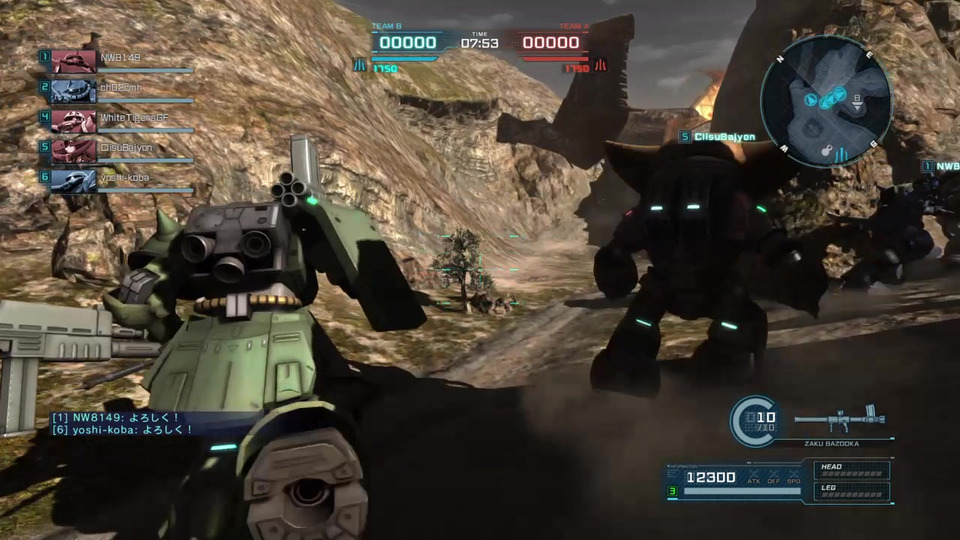Select the LEG damage panel
The image size is (960, 540).
[851, 490]
